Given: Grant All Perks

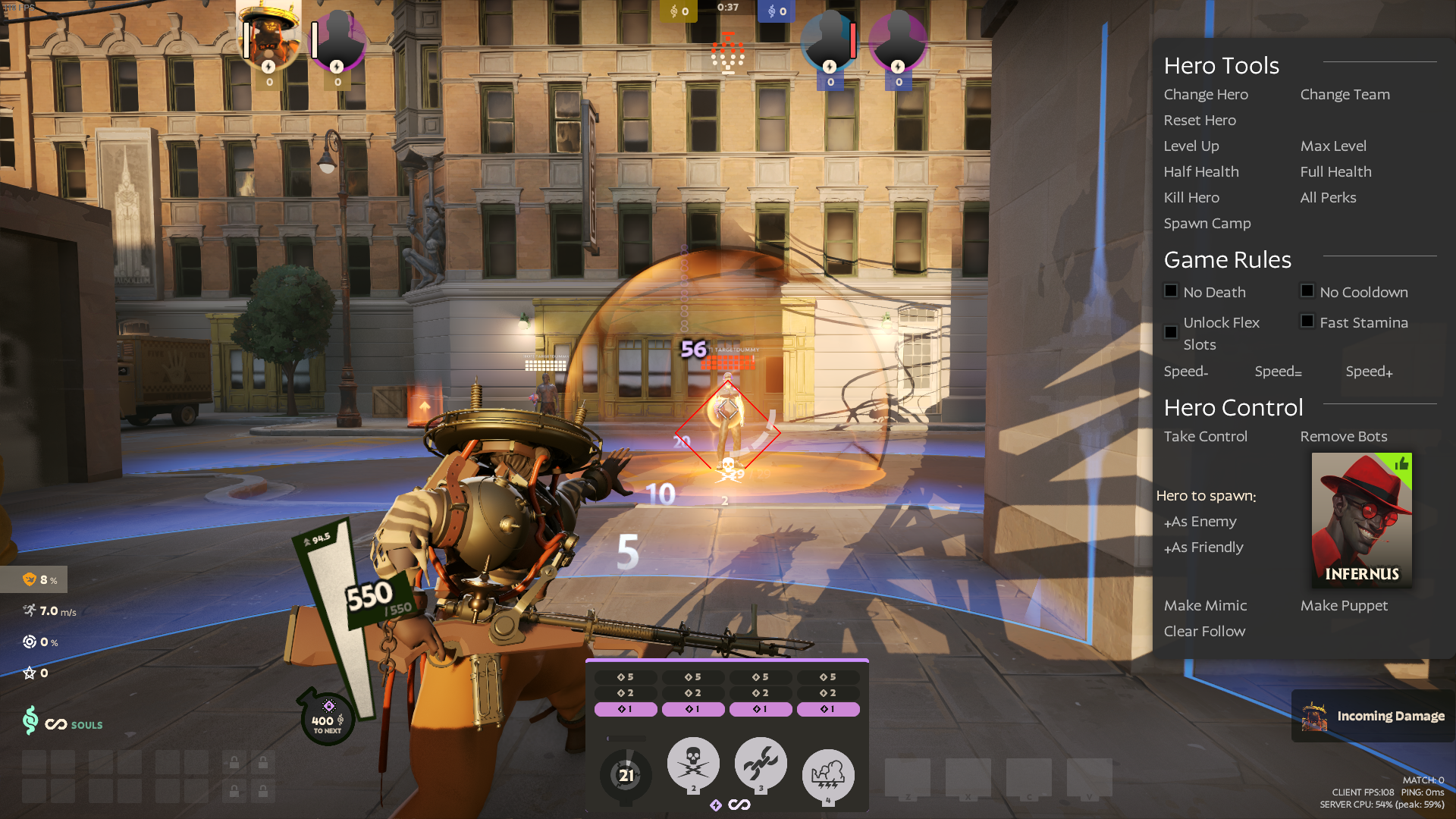Looking at the screenshot, I should pos(1328,198).
